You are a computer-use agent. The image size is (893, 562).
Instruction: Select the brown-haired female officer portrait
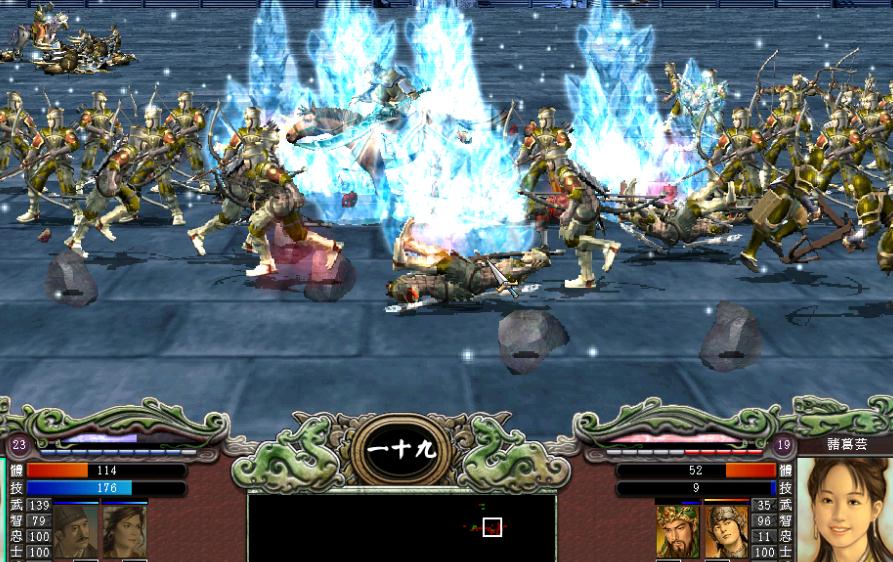(124, 531)
